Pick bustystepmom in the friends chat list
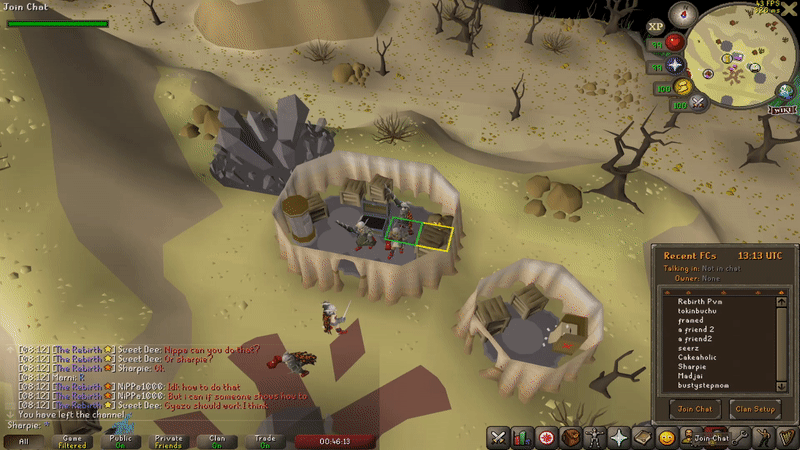Screen dimensions: 800x450 tap(705, 385)
